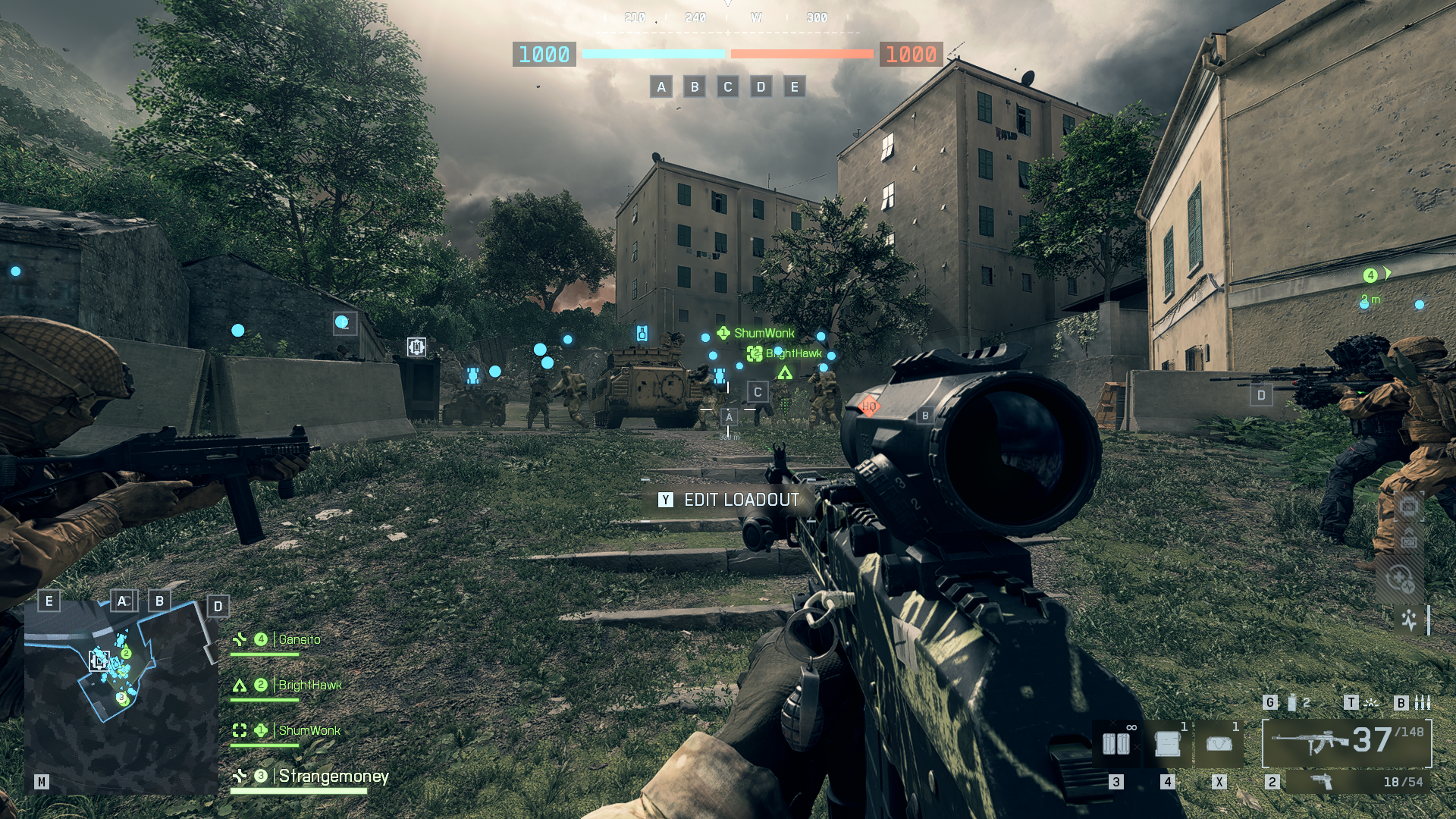Select objective E in the top capture bar

click(794, 86)
